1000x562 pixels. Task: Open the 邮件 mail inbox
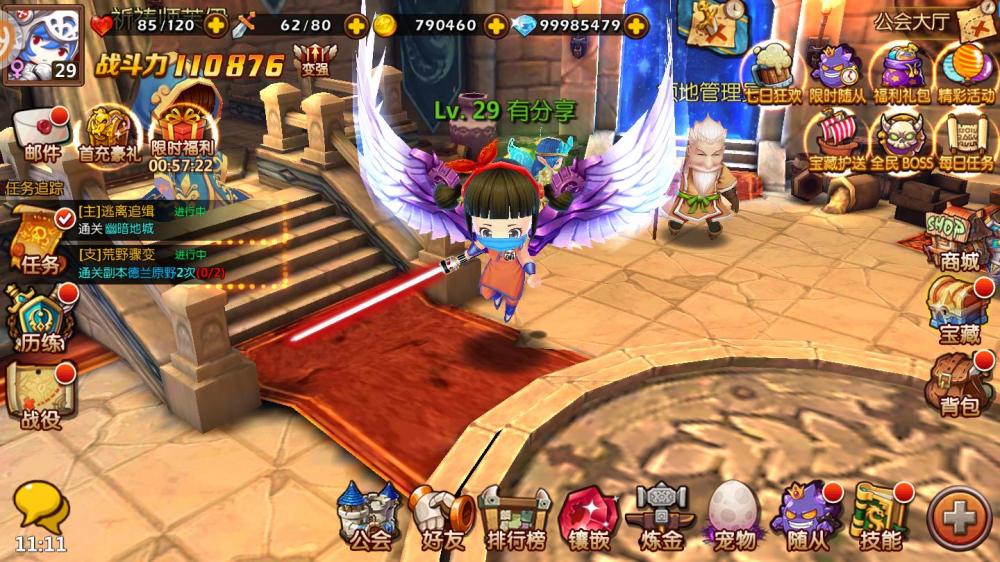click(x=42, y=135)
